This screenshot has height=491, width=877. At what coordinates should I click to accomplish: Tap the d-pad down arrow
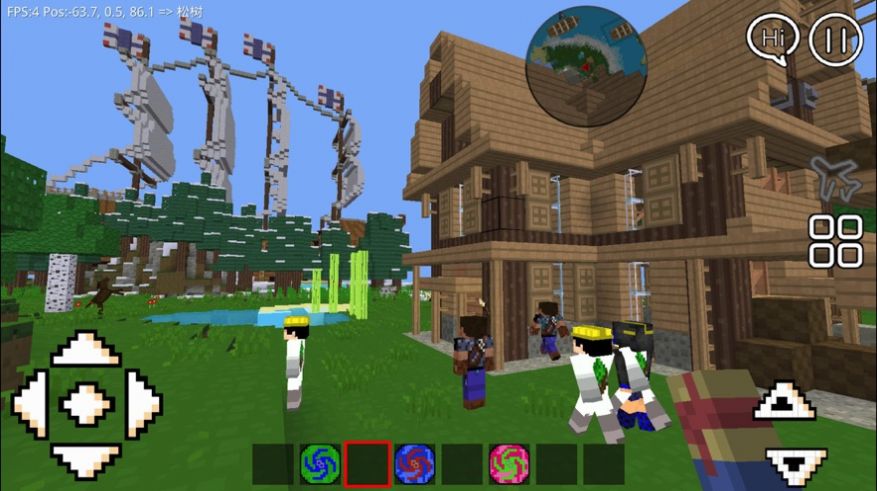[86, 459]
